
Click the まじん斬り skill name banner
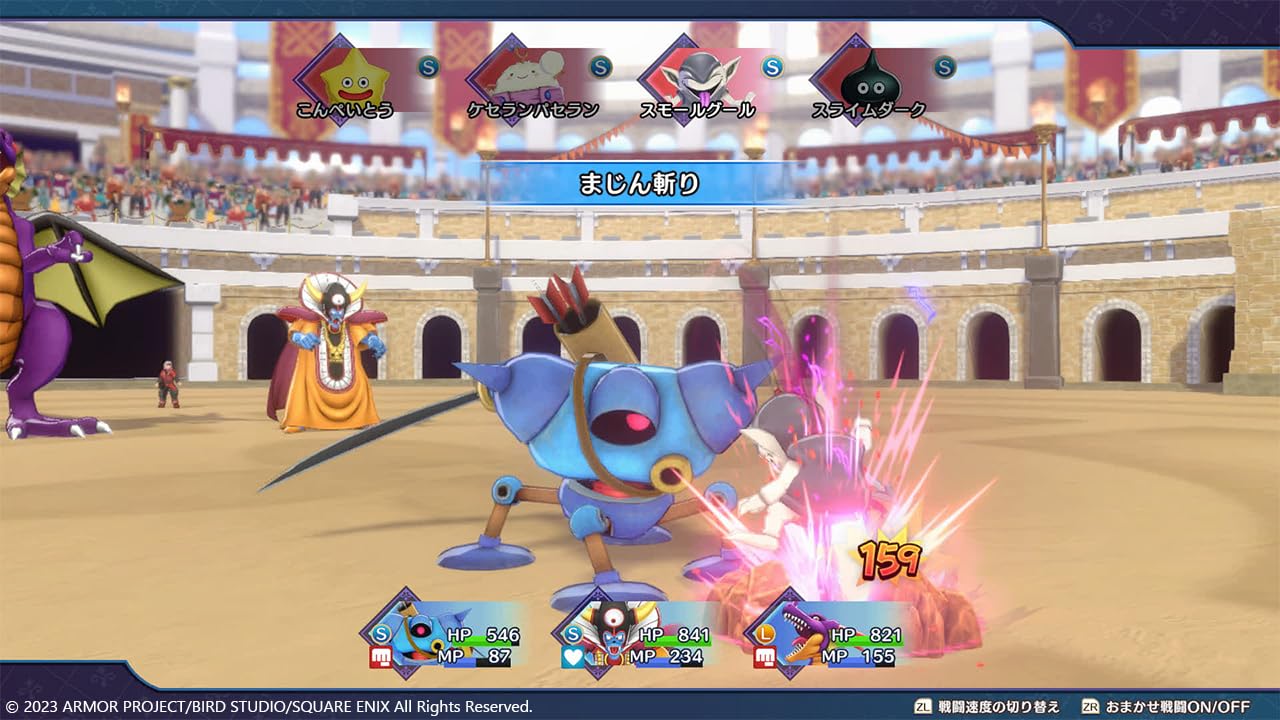[x=640, y=181]
